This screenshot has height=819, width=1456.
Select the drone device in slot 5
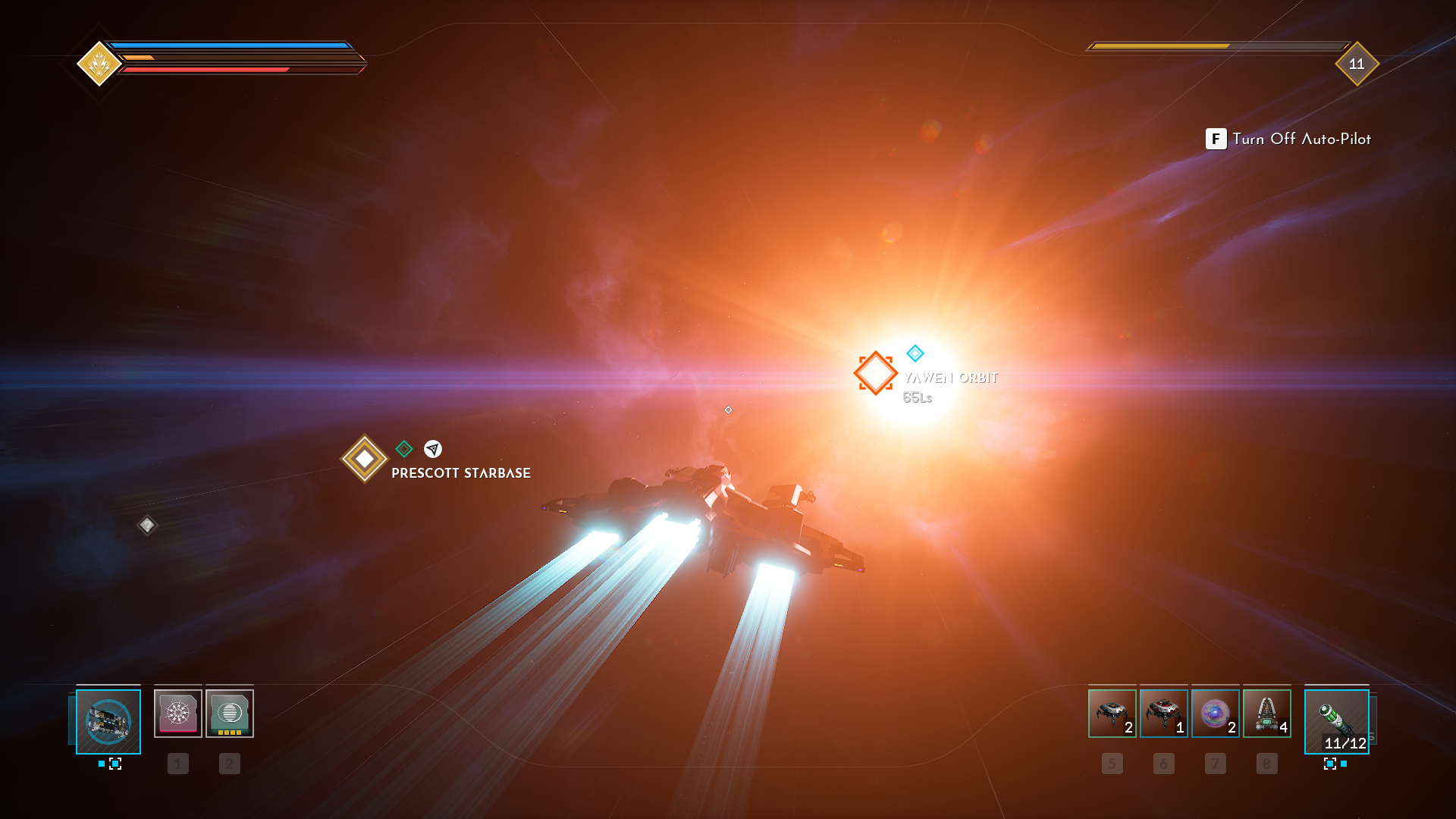(x=1112, y=714)
